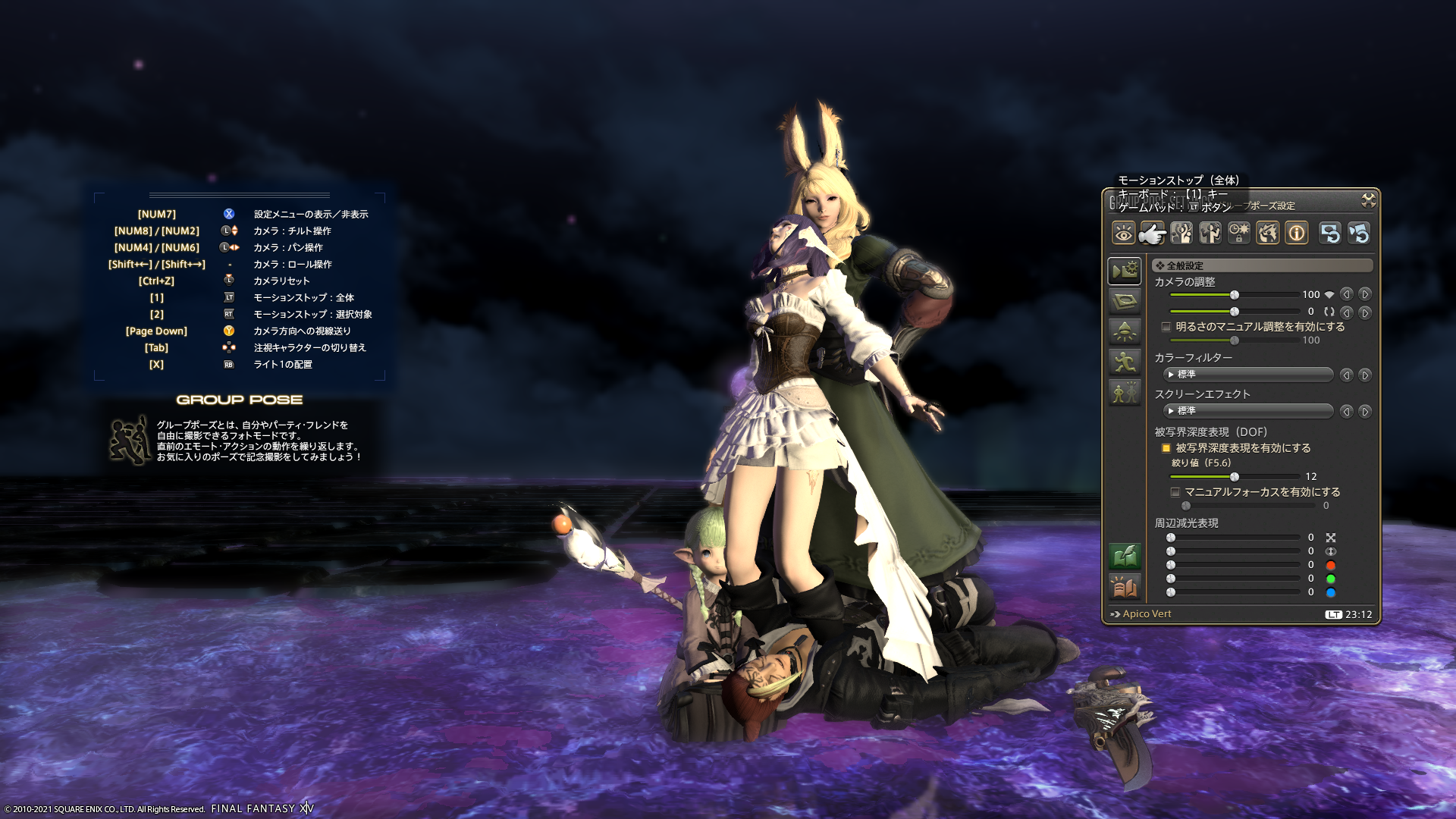Close the Group Pose Settings window
Image resolution: width=1456 pixels, height=819 pixels.
(1368, 200)
